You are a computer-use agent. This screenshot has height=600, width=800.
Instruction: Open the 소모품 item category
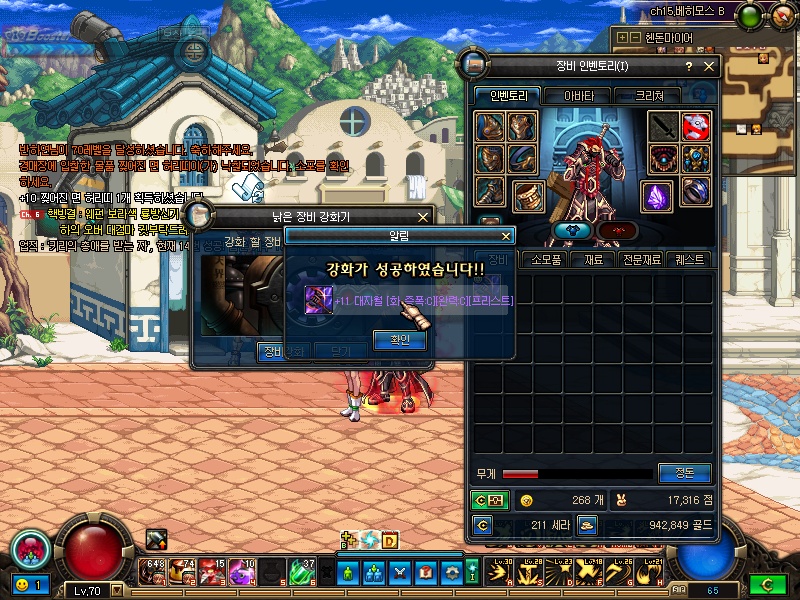[546, 259]
